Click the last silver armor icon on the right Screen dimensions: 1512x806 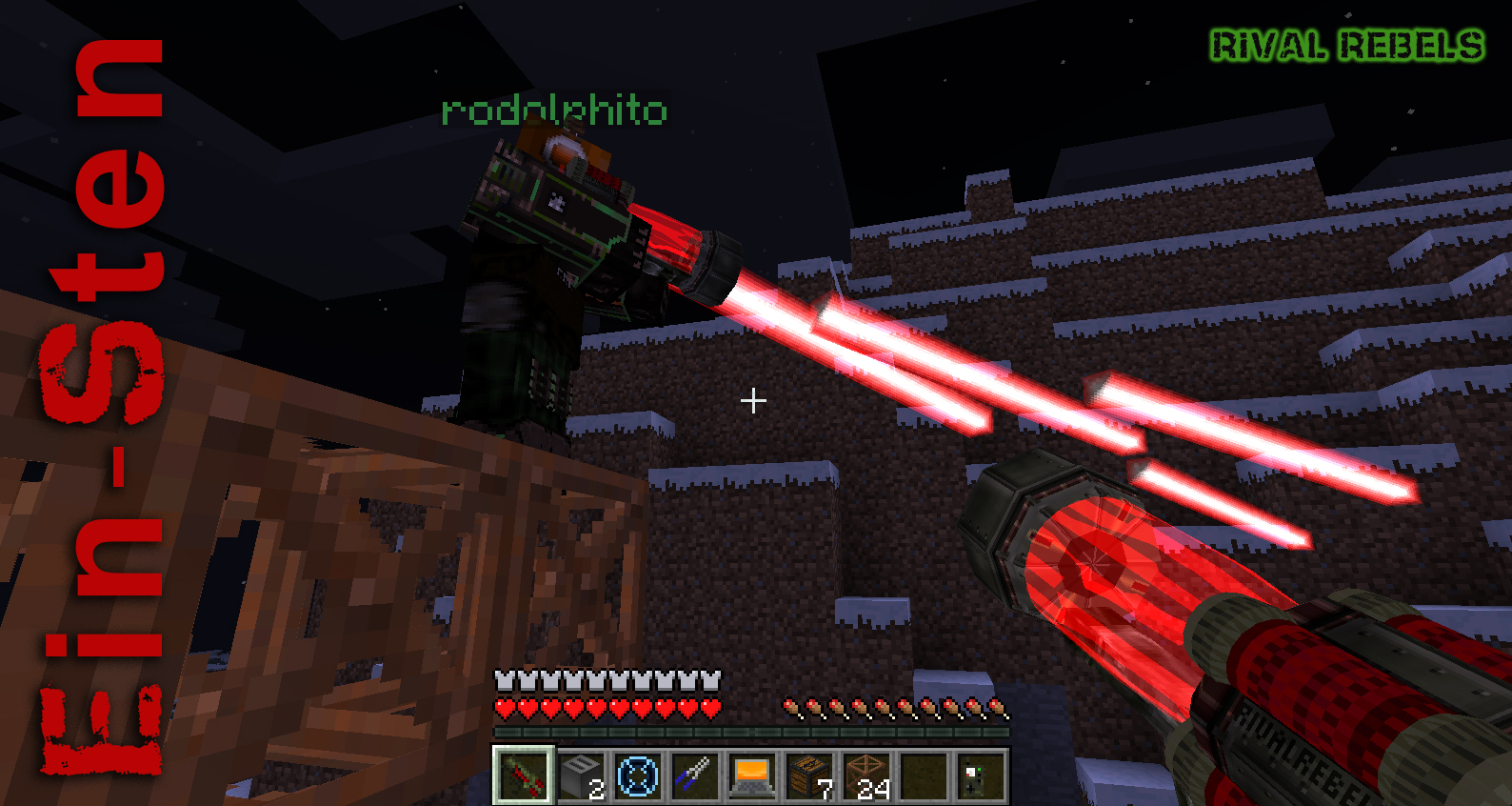[709, 682]
